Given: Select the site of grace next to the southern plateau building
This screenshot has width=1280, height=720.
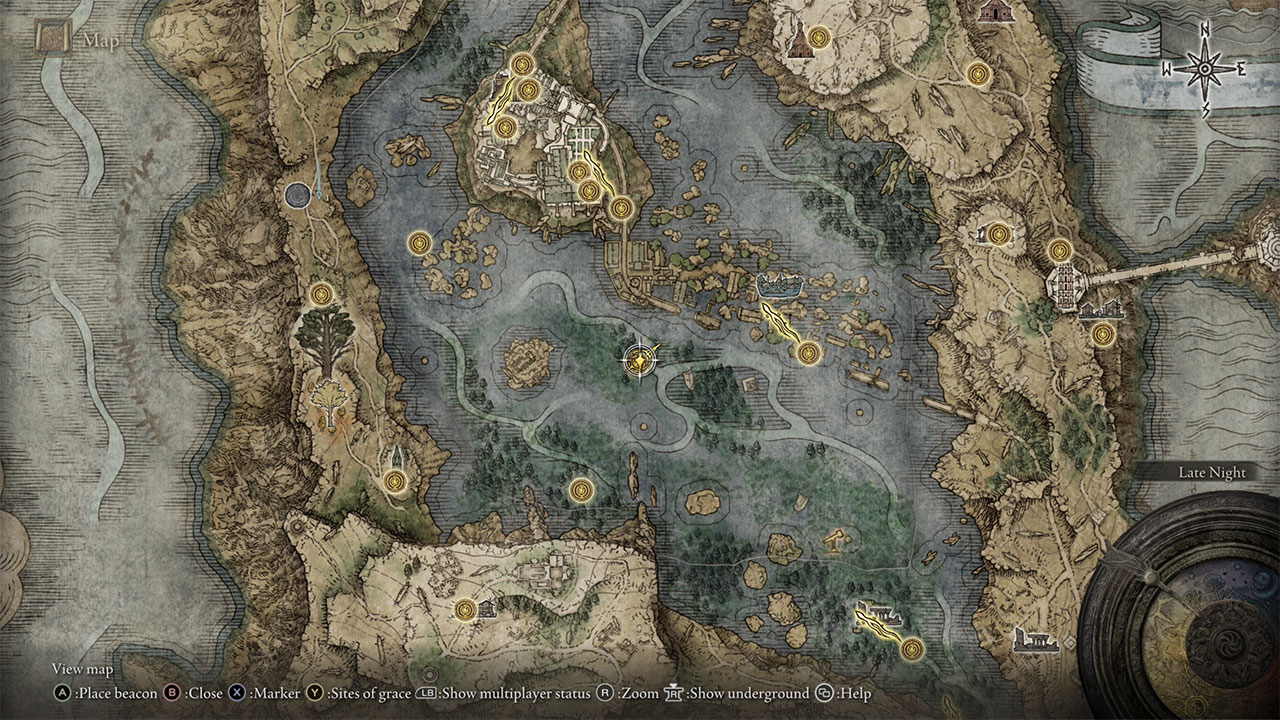Looking at the screenshot, I should (x=465, y=609).
